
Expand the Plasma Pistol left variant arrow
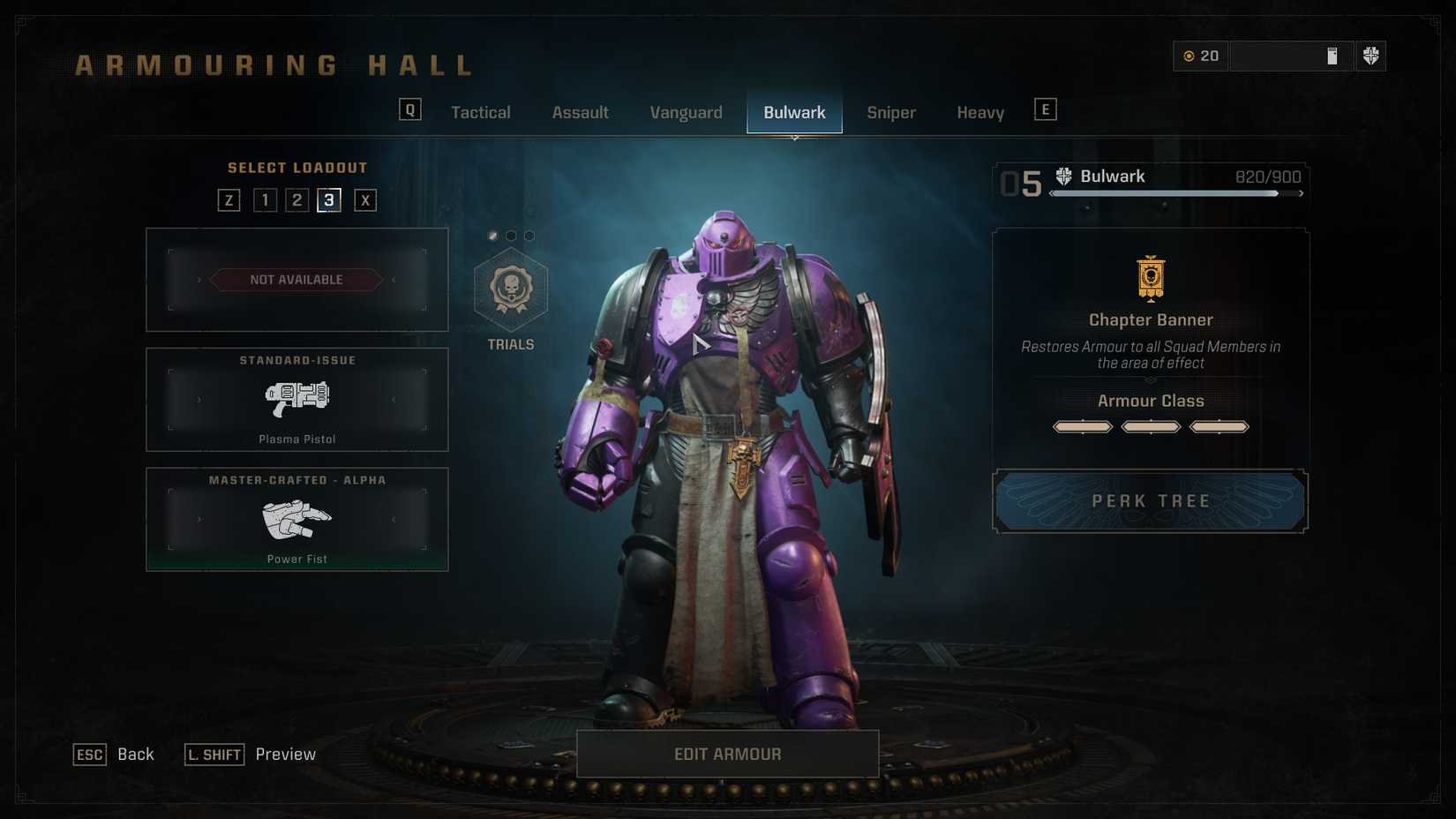point(199,398)
